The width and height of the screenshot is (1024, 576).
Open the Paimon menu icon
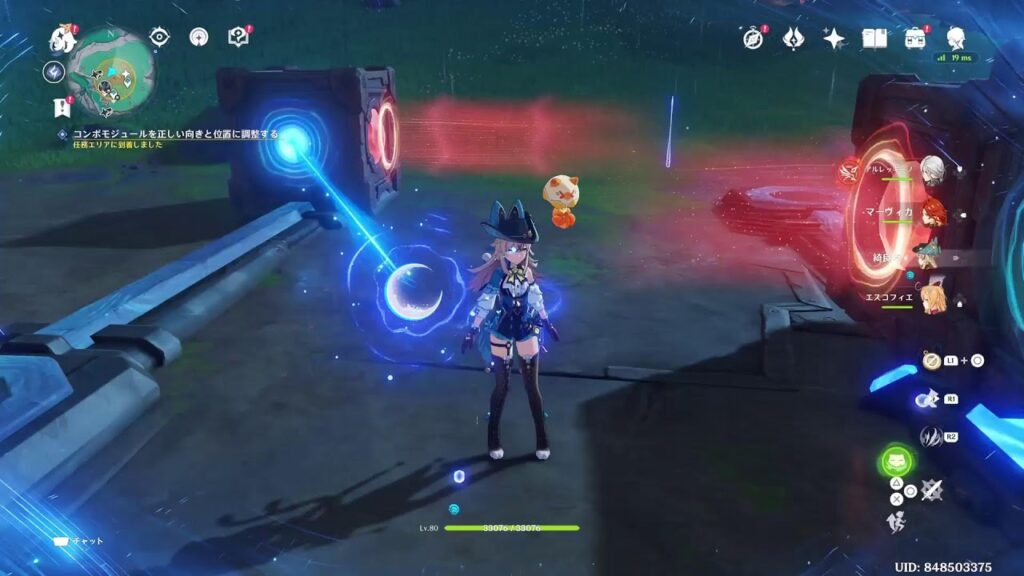[63, 39]
